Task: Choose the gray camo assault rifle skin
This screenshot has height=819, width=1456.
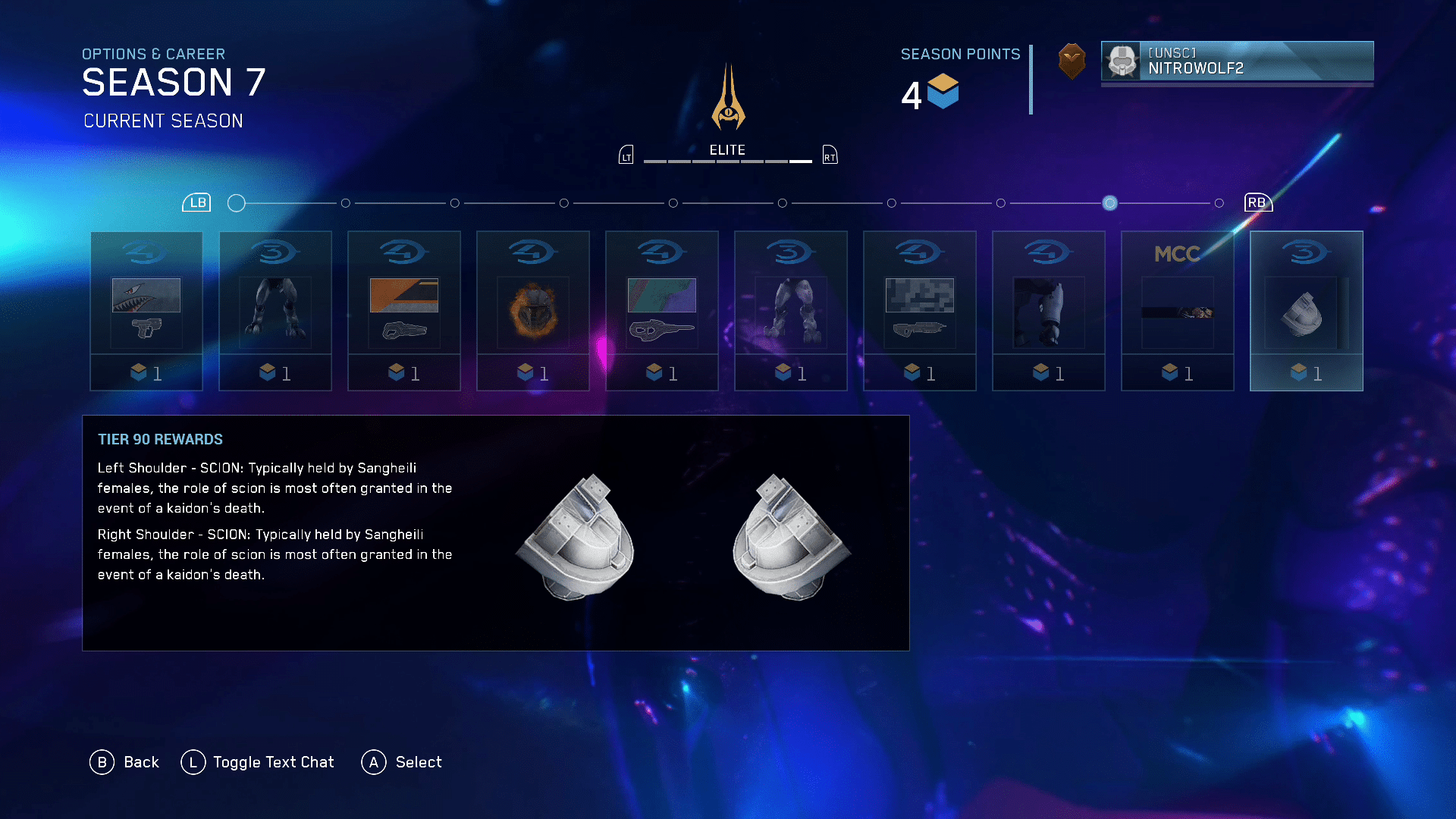Action: click(x=920, y=311)
